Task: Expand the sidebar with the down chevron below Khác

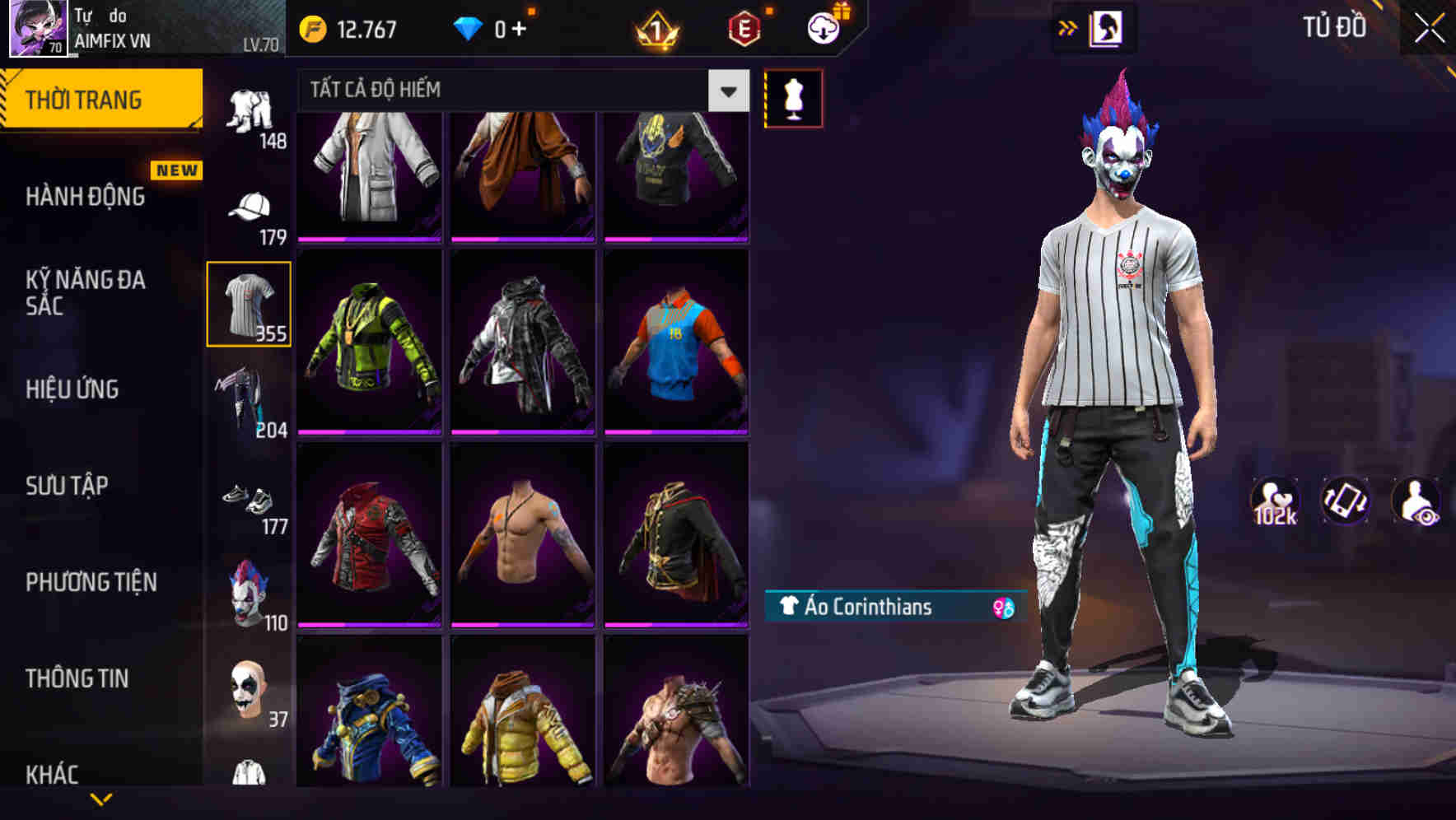Action: (103, 800)
